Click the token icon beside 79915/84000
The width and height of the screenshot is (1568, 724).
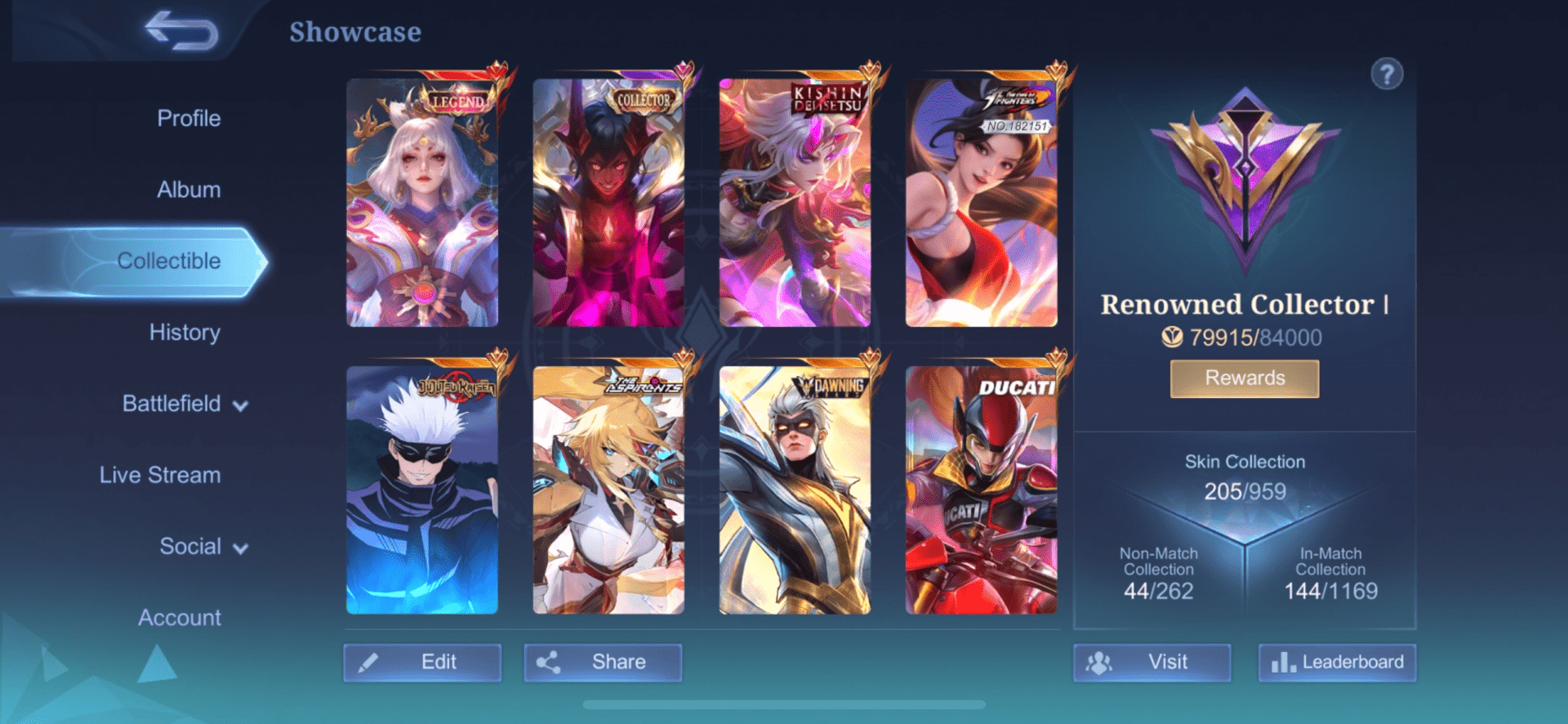coord(1172,337)
